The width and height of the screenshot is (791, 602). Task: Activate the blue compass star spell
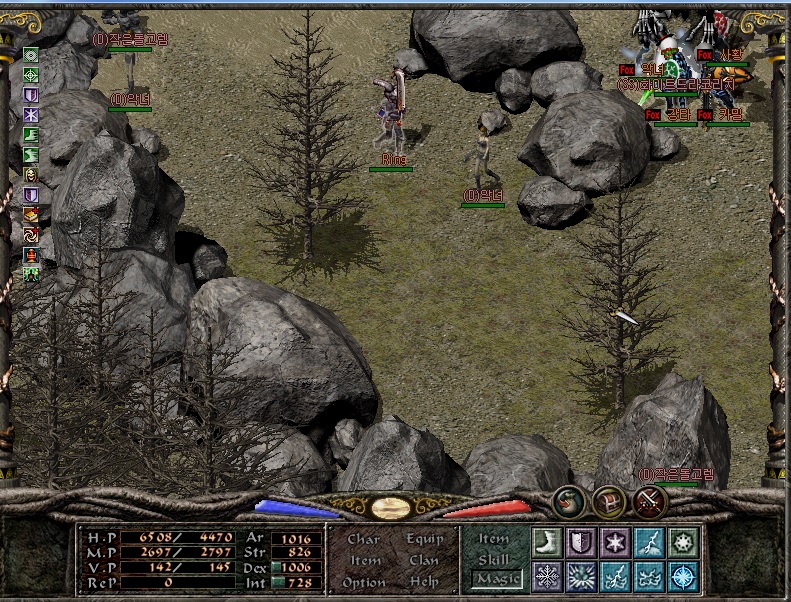[x=683, y=576]
